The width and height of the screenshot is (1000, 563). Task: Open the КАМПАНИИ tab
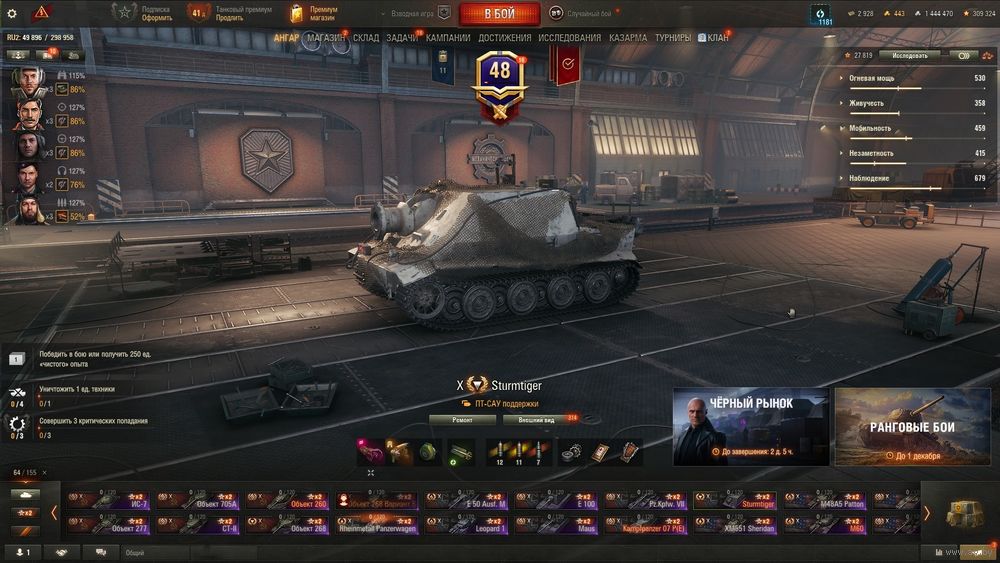tap(448, 38)
